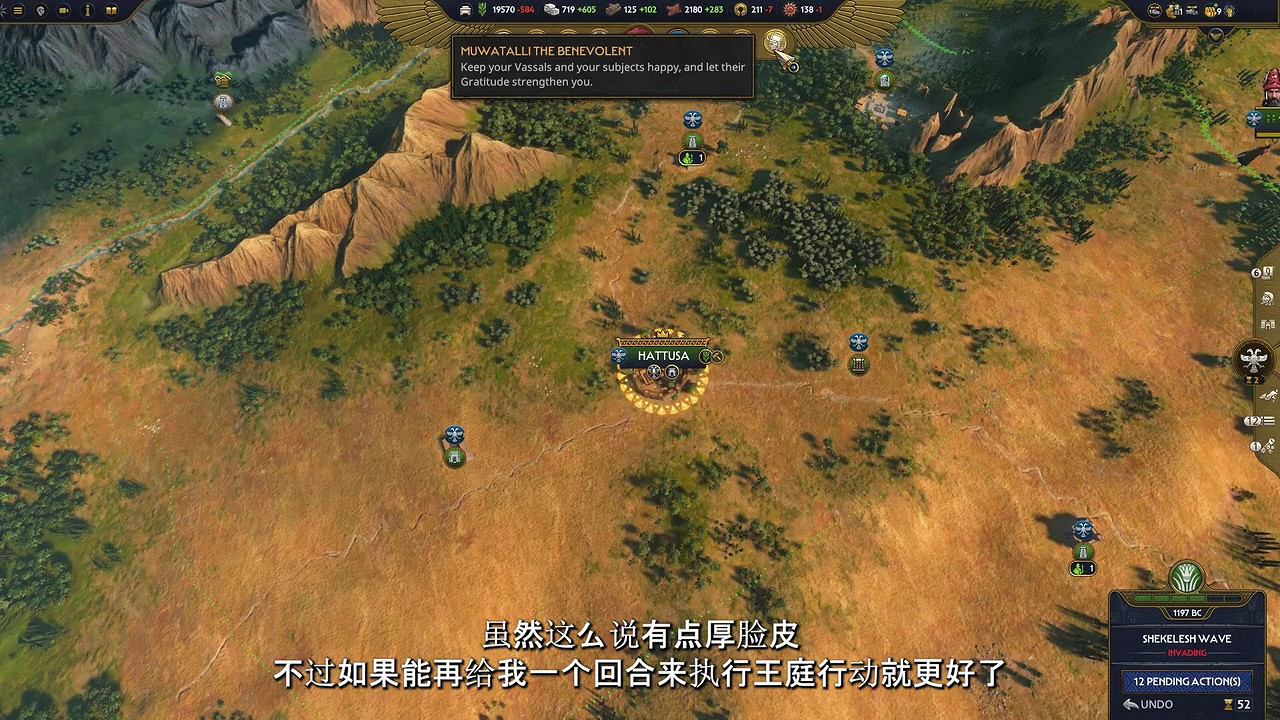
Task: Select the double-eagle Hittite faction crest
Action: pos(1253,358)
